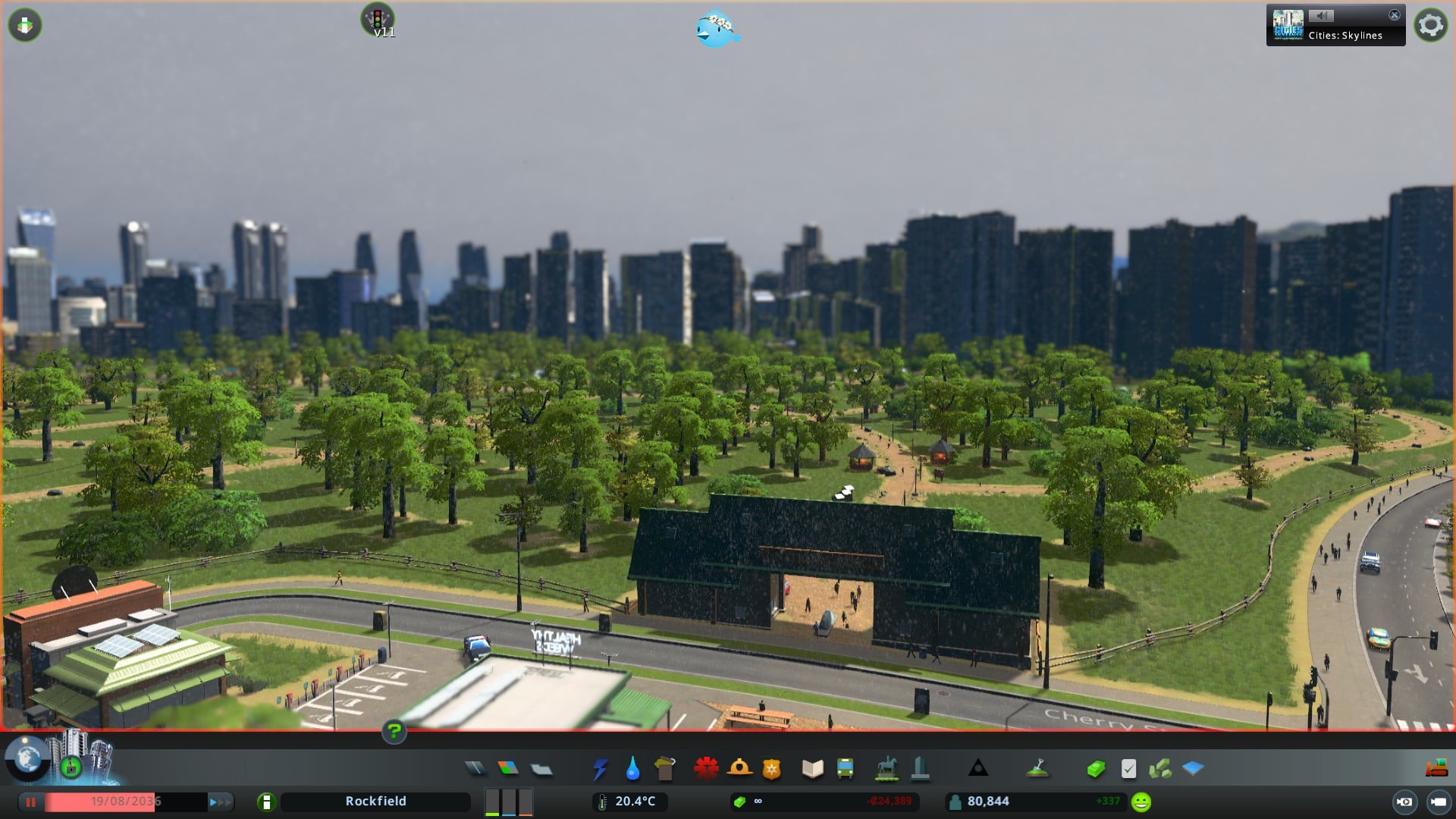This screenshot has width=1456, height=819.
Task: Select the Police badge menu
Action: pyautogui.click(x=771, y=770)
